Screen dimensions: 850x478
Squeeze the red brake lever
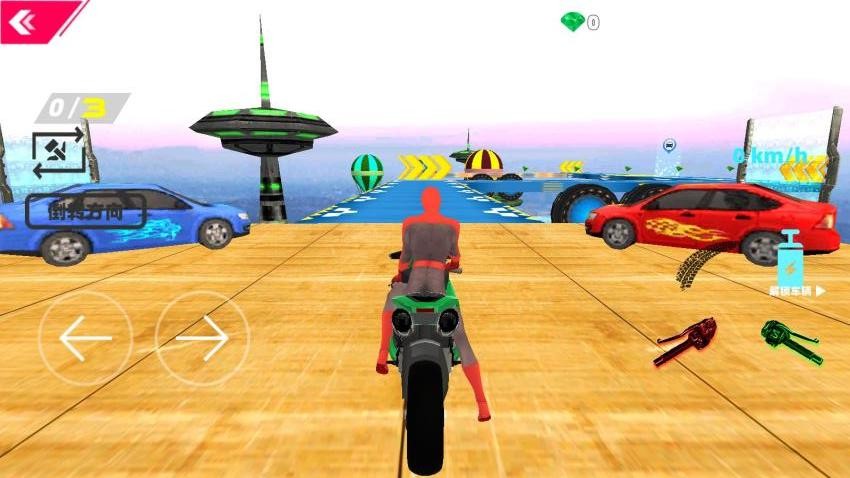tap(687, 341)
